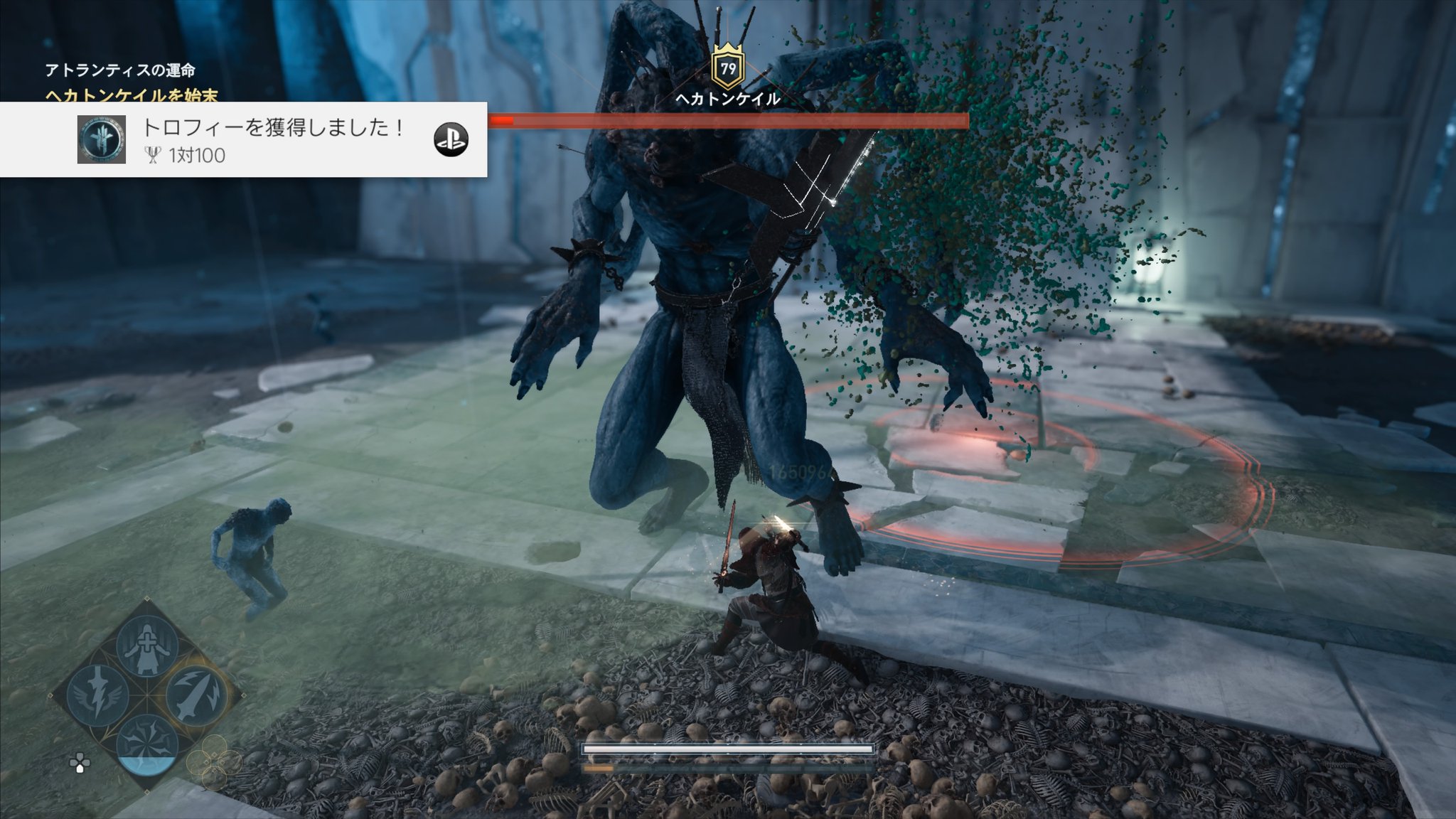Screen dimensions: 1456x819
Task: Click the player stamina bar at bottom center
Action: coord(728,747)
